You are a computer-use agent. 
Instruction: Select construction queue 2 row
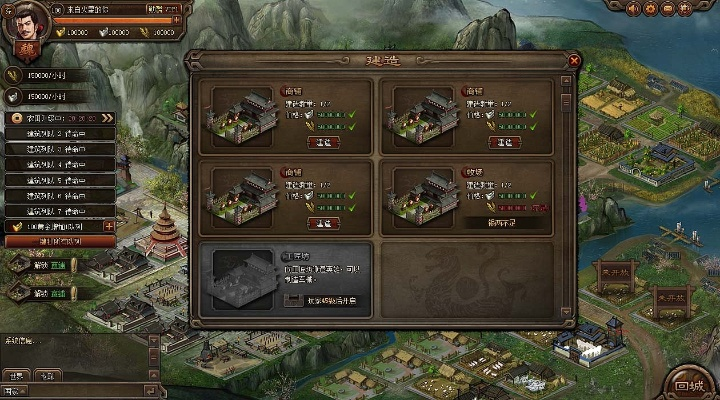click(60, 133)
